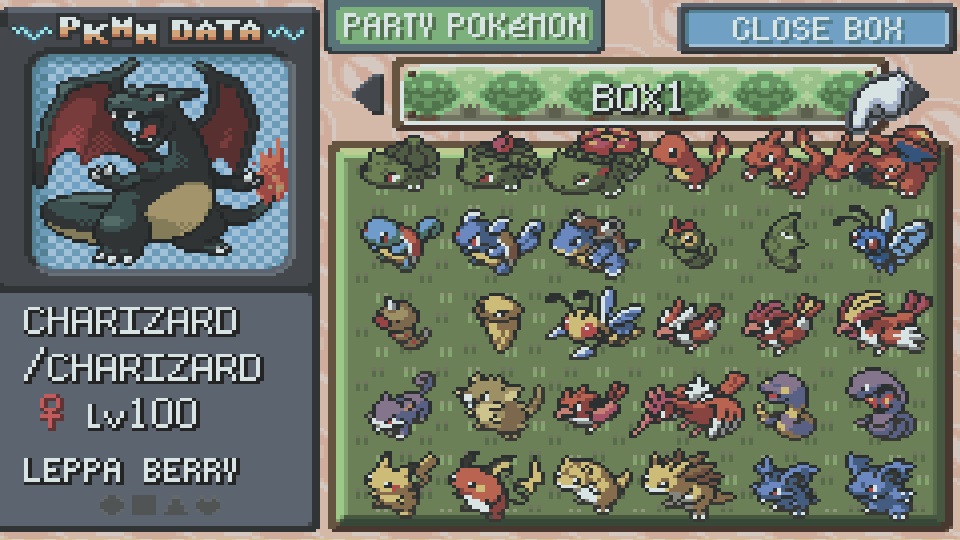
Task: Pick Venusaur from the top row
Action: [590, 160]
